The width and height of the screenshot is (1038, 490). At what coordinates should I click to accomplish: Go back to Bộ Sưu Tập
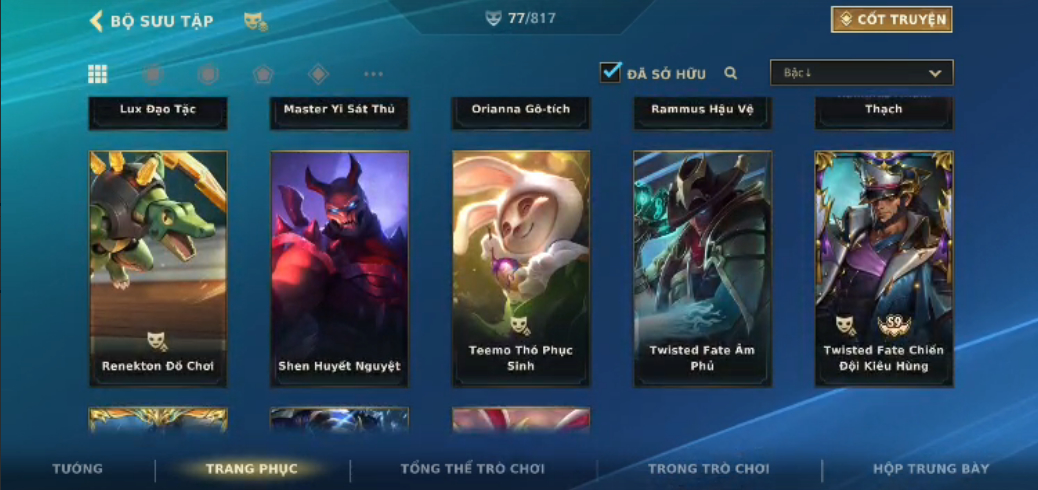click(150, 21)
